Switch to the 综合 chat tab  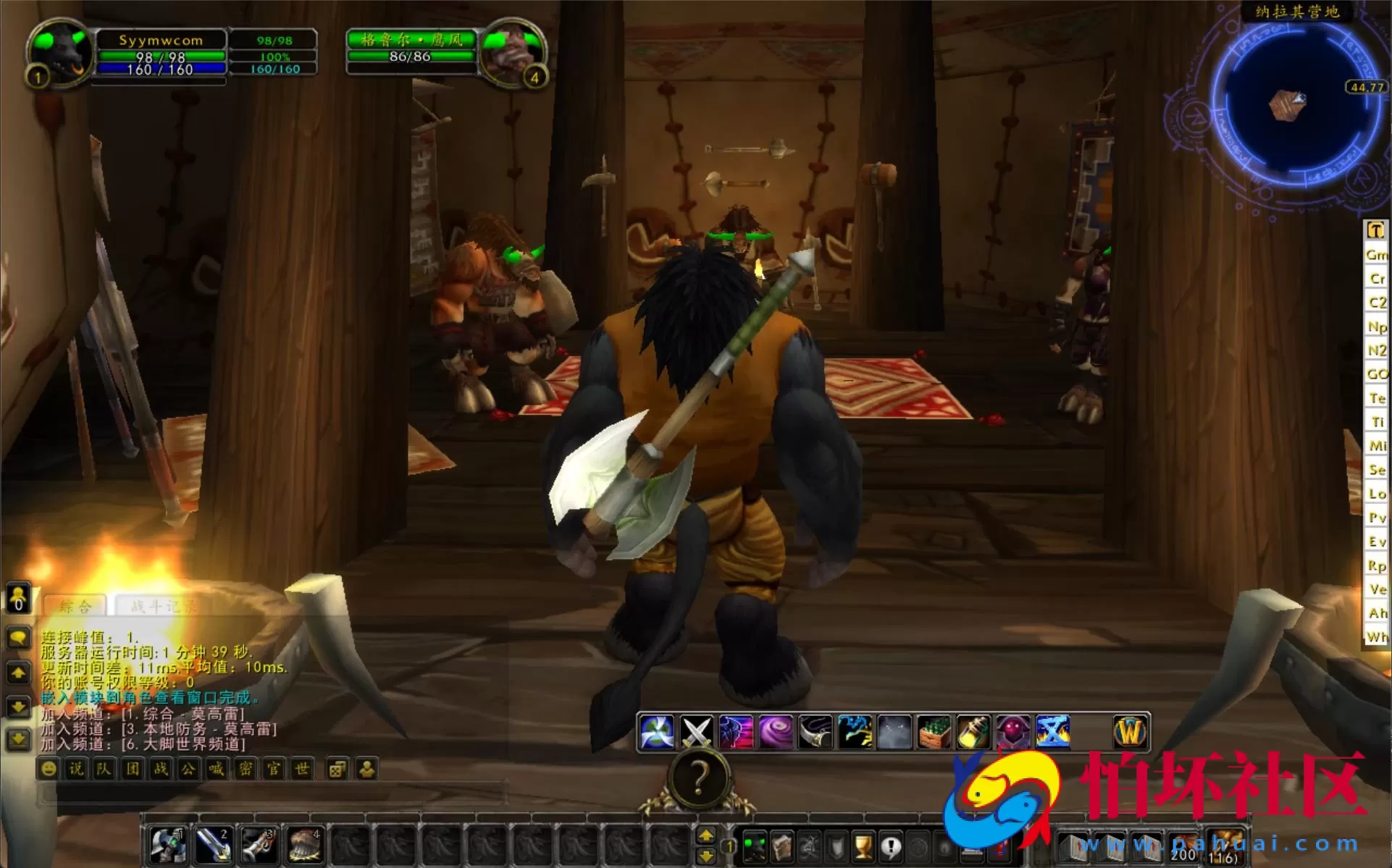coord(76,607)
